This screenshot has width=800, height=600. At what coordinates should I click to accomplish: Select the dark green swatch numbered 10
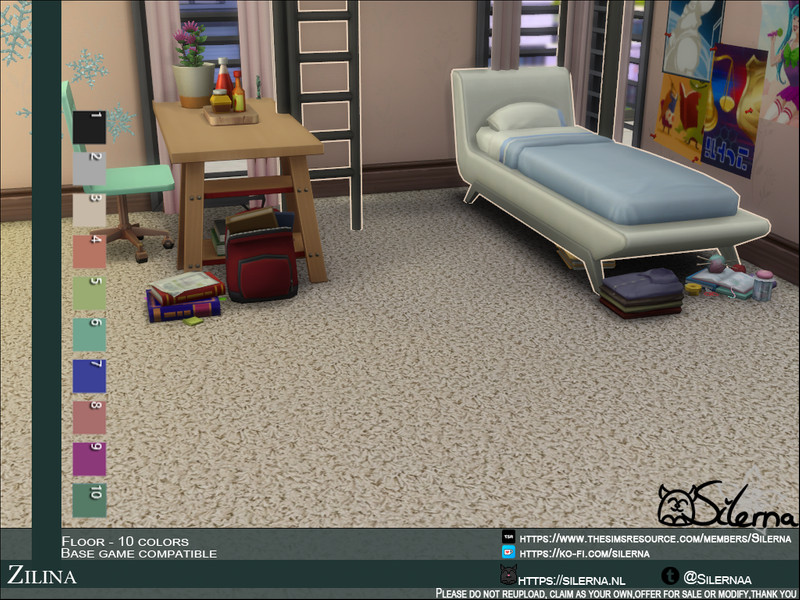(89, 500)
